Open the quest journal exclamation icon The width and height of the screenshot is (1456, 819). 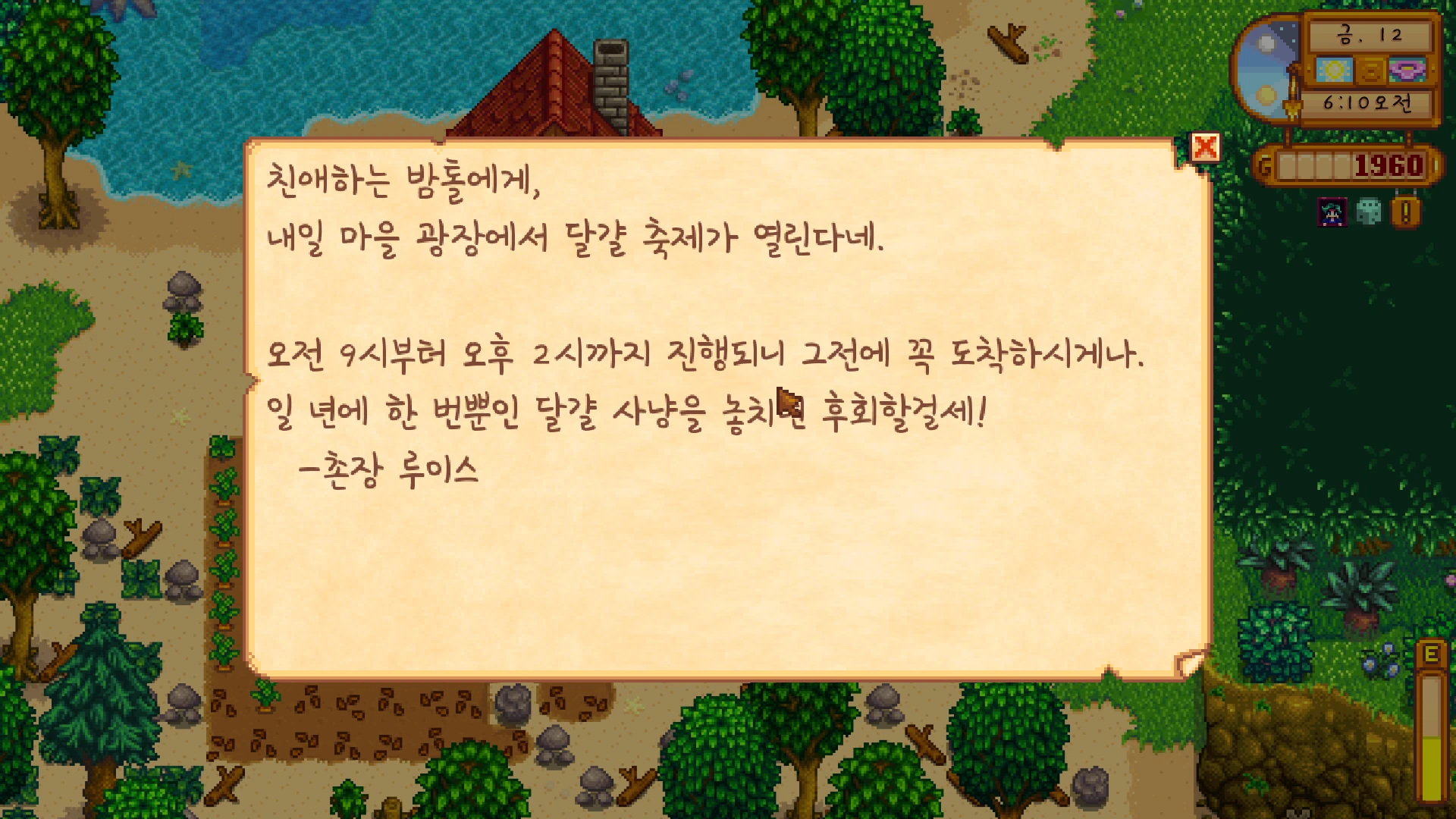1405,212
